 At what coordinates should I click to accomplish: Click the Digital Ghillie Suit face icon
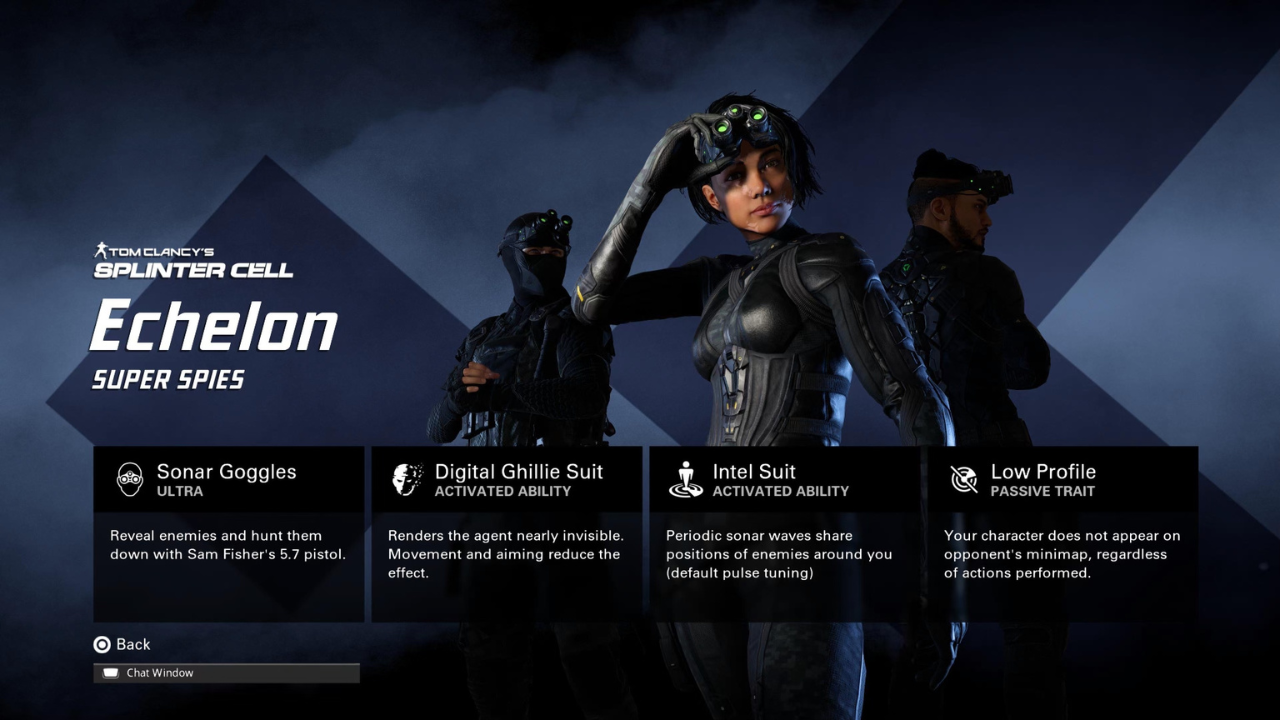coord(406,478)
